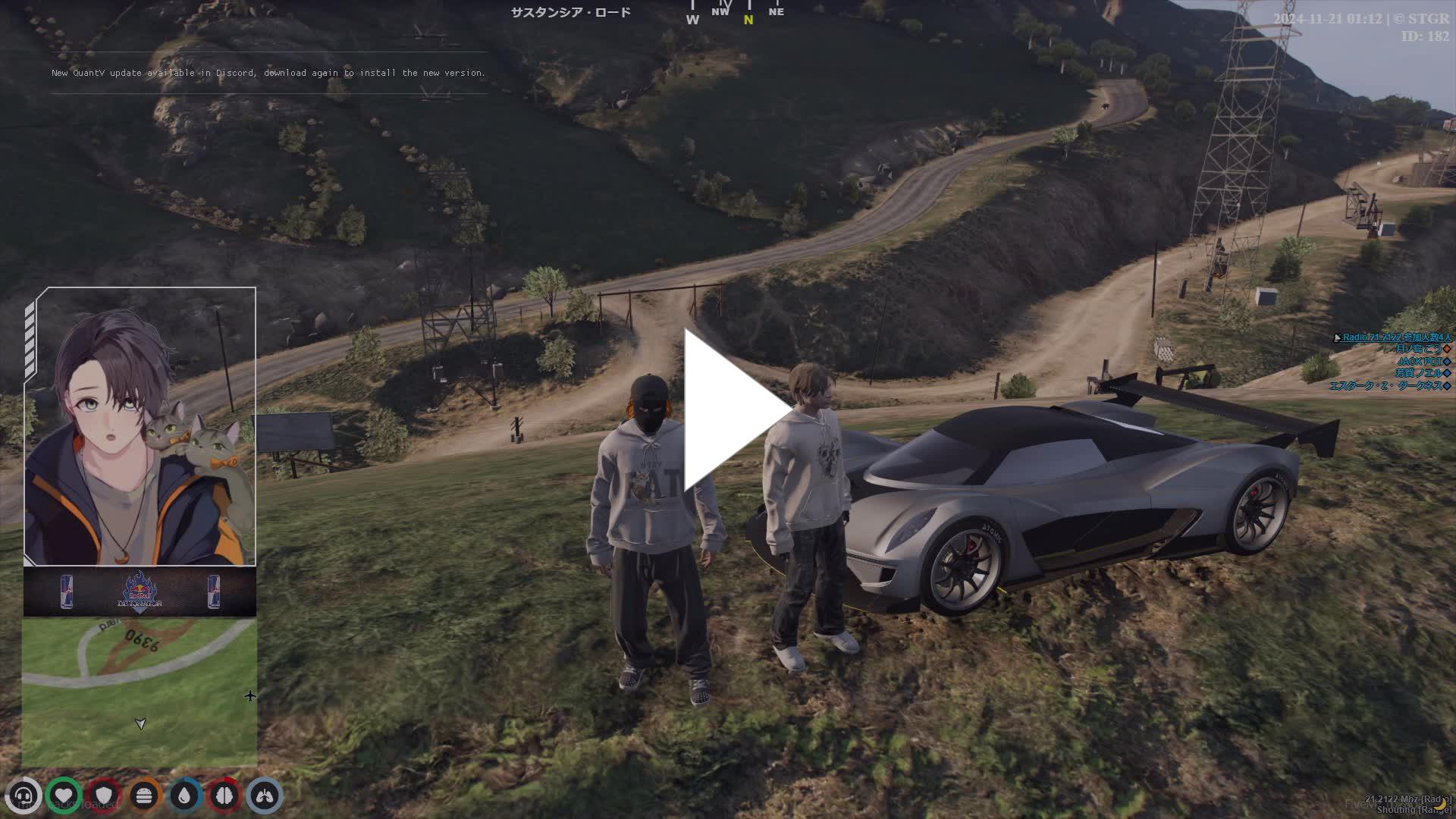Click the lungs oxygen status icon
The width and height of the screenshot is (1456, 819).
[264, 795]
